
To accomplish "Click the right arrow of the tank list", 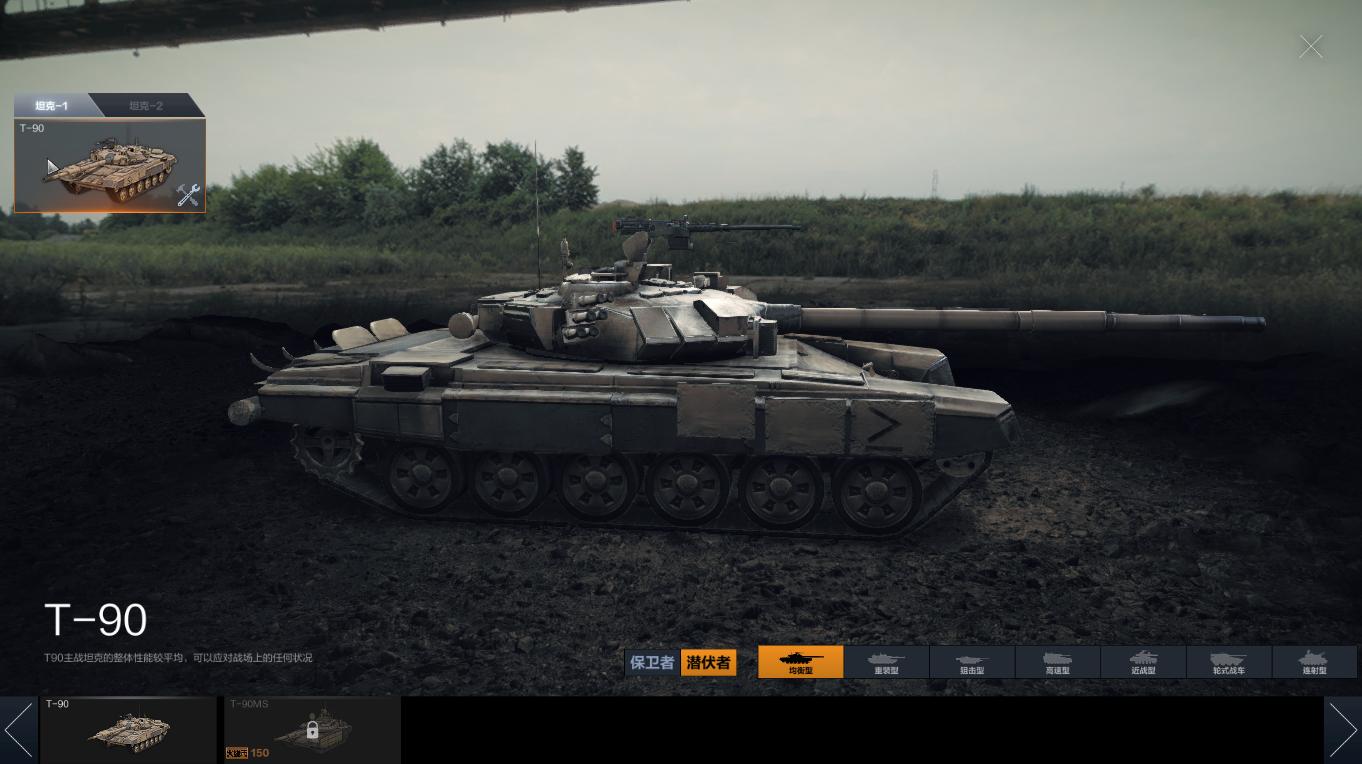I will click(x=1342, y=730).
